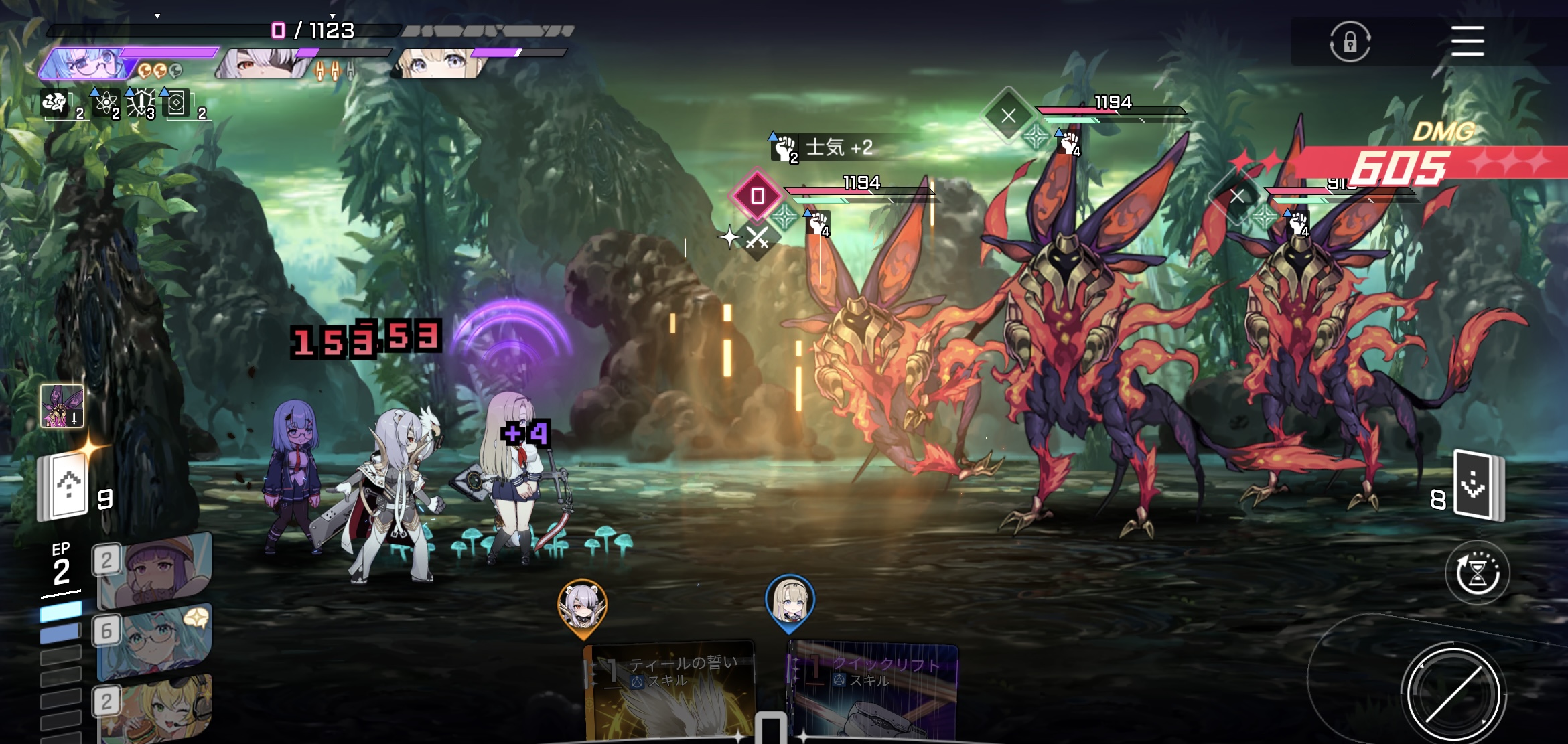Inspect the 士気 +2 morale buff icon
The width and height of the screenshot is (1568, 744).
click(x=784, y=148)
